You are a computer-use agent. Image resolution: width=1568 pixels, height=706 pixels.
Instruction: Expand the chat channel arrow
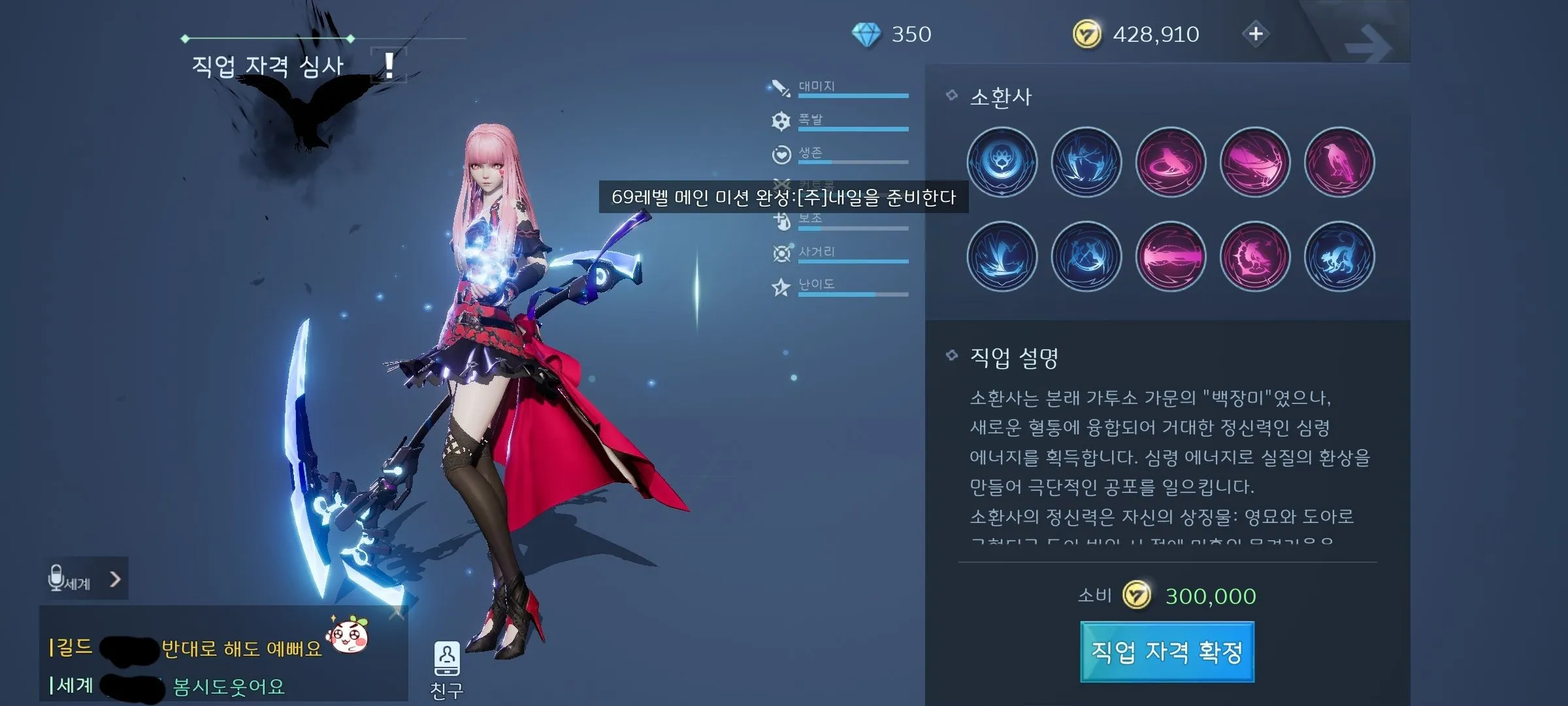tap(115, 579)
